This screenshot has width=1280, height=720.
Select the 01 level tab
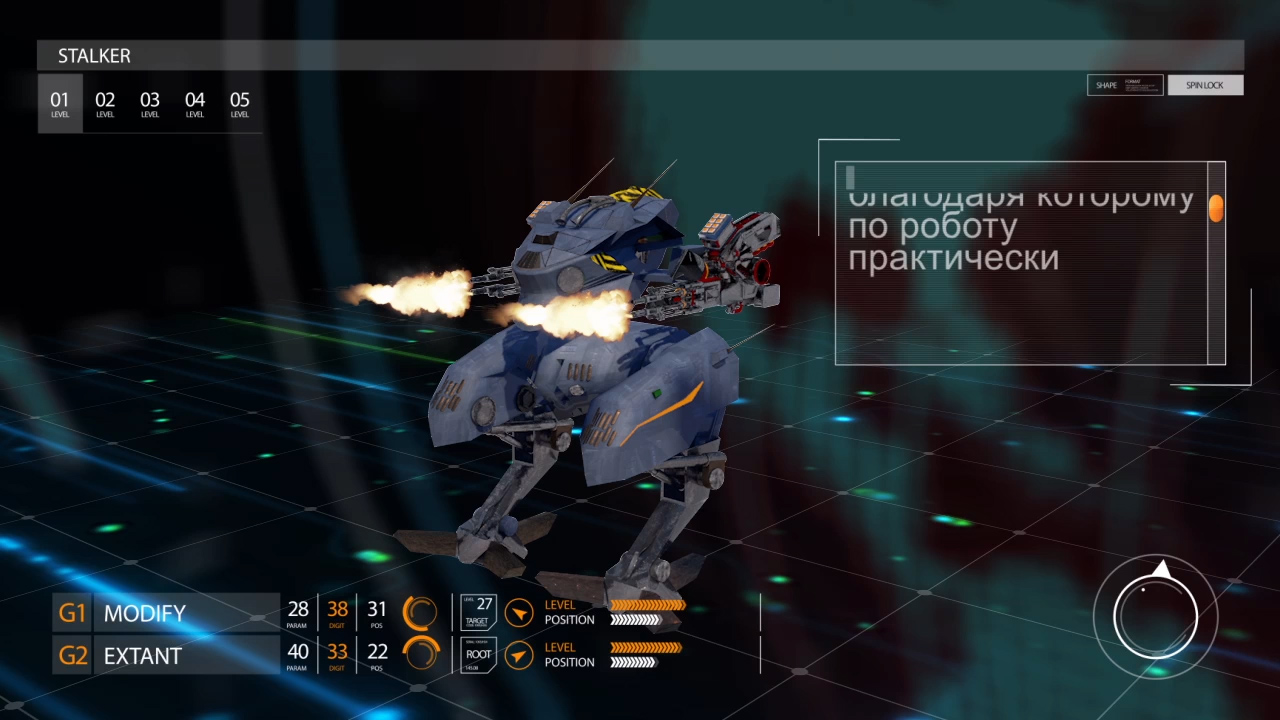tap(60, 103)
